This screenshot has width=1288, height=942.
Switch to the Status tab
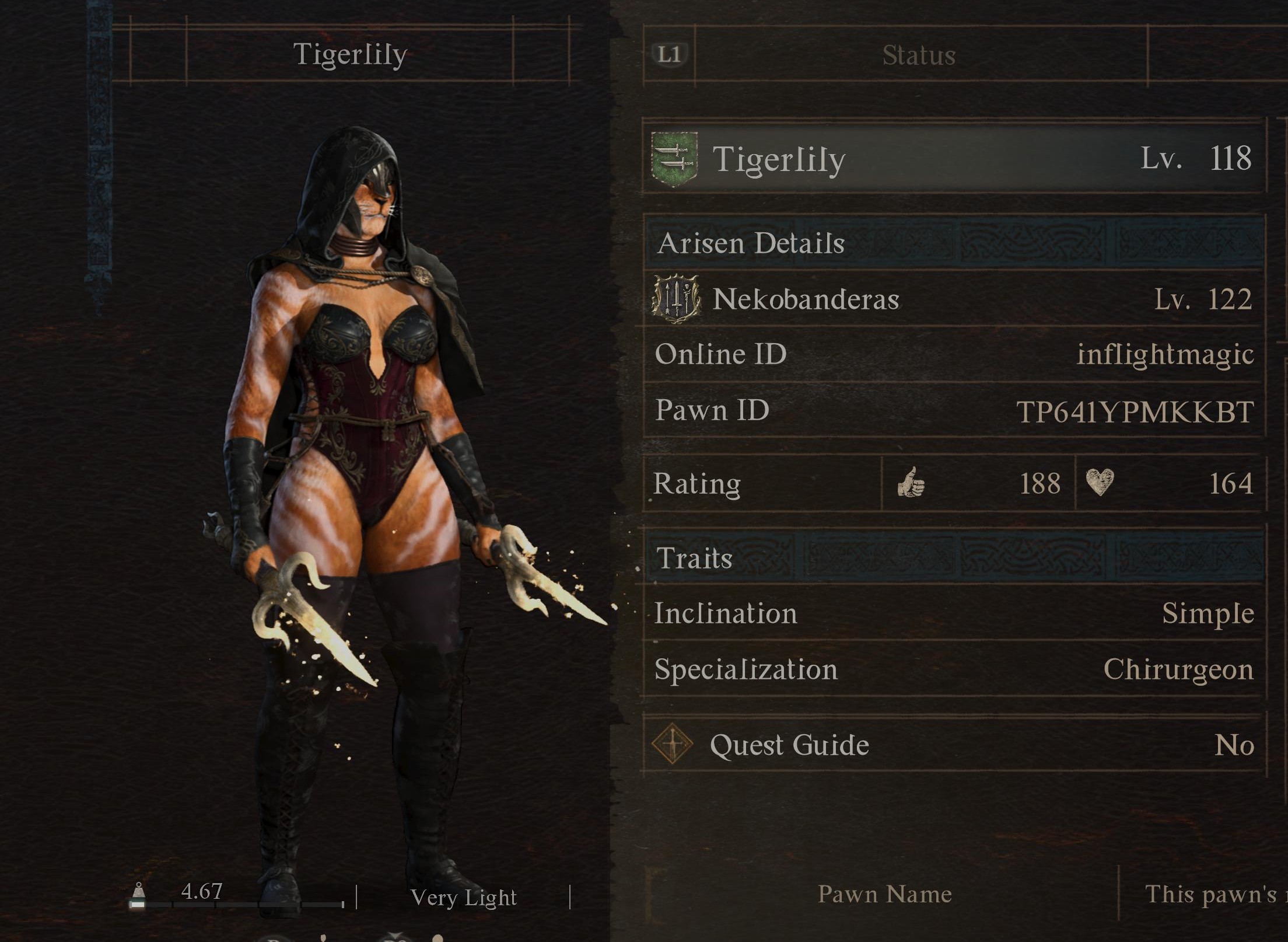coord(919,55)
